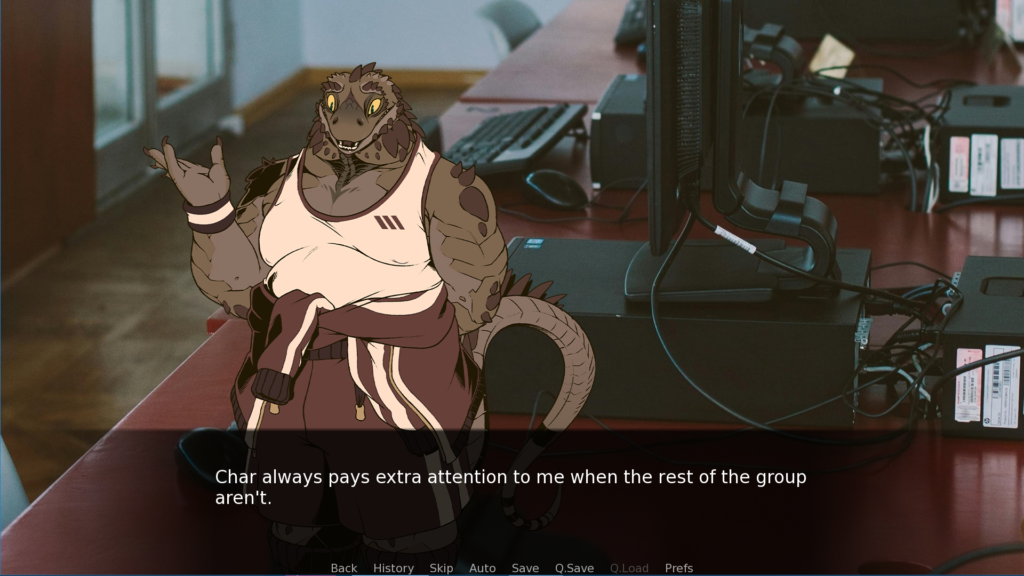Screen dimensions: 1024x576
Task: Open the Prefs settings
Action: [x=679, y=568]
